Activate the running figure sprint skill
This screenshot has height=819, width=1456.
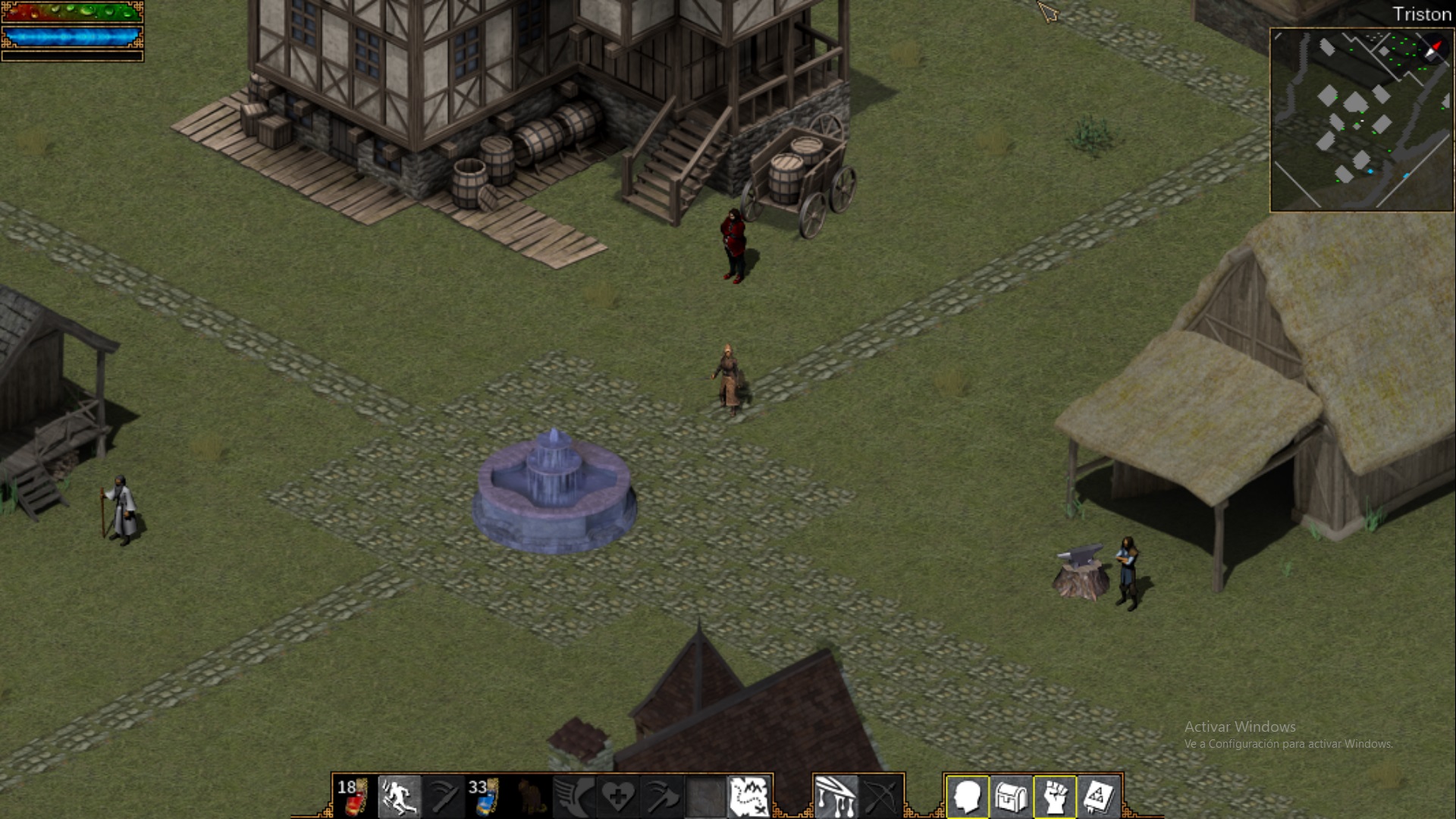pos(399,796)
